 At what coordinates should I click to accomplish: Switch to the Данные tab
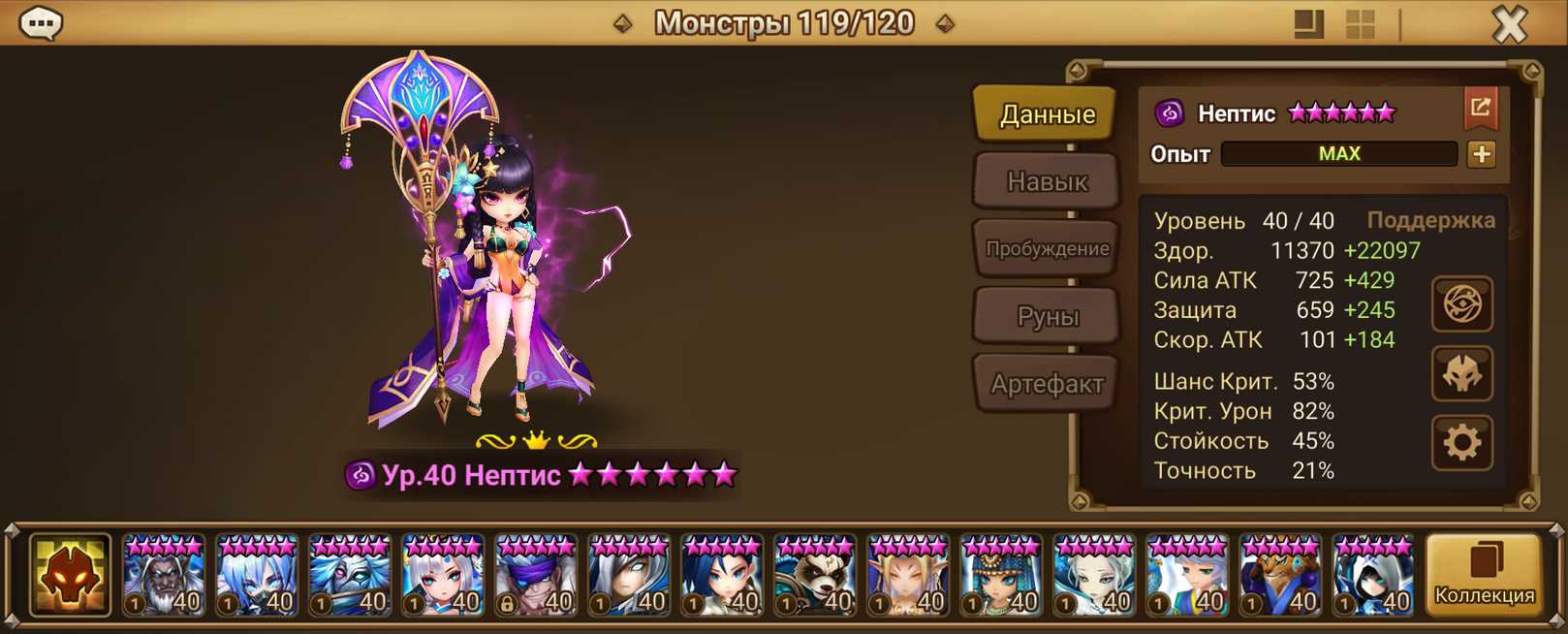[x=1047, y=114]
